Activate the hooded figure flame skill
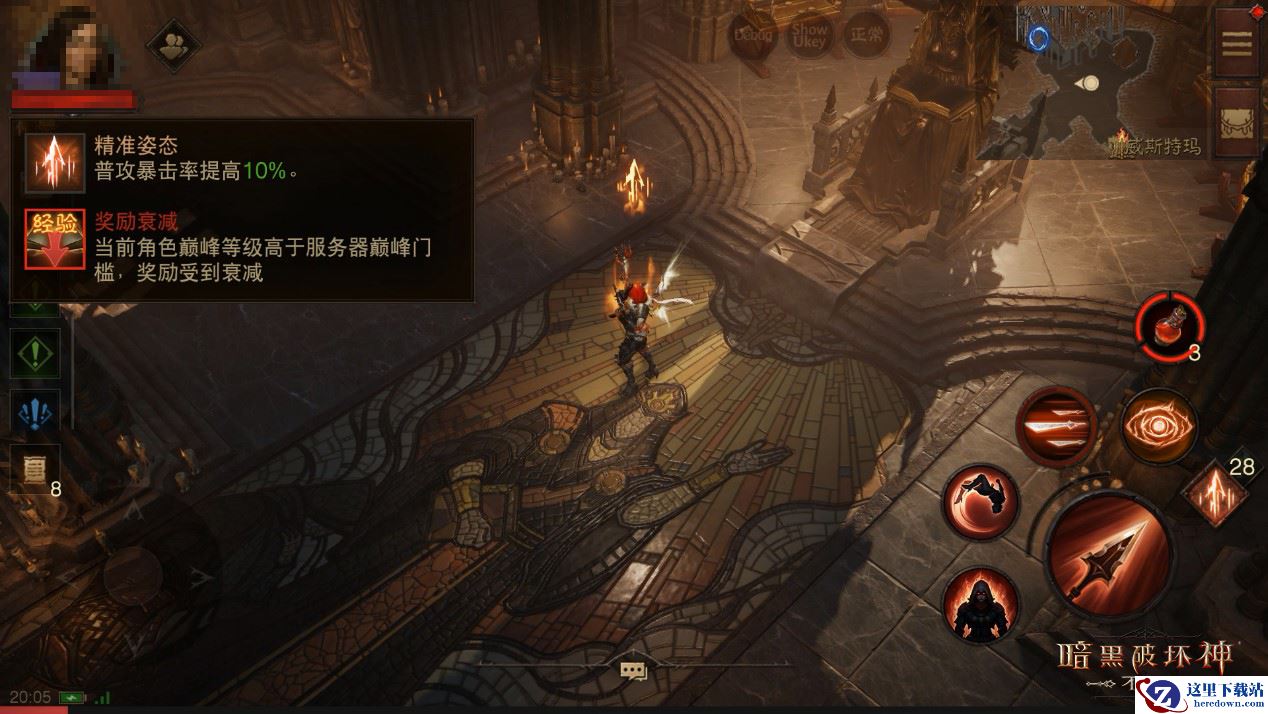The width and height of the screenshot is (1268, 714). coord(981,604)
